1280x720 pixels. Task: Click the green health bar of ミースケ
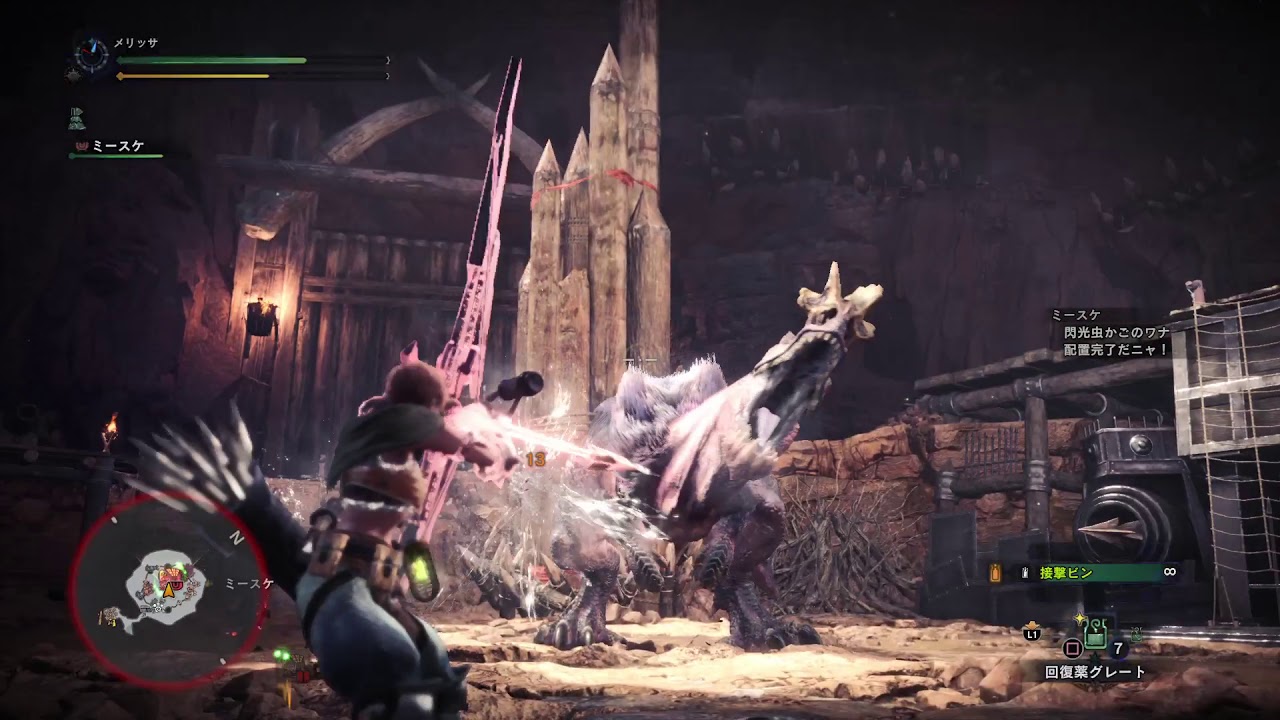click(x=115, y=156)
